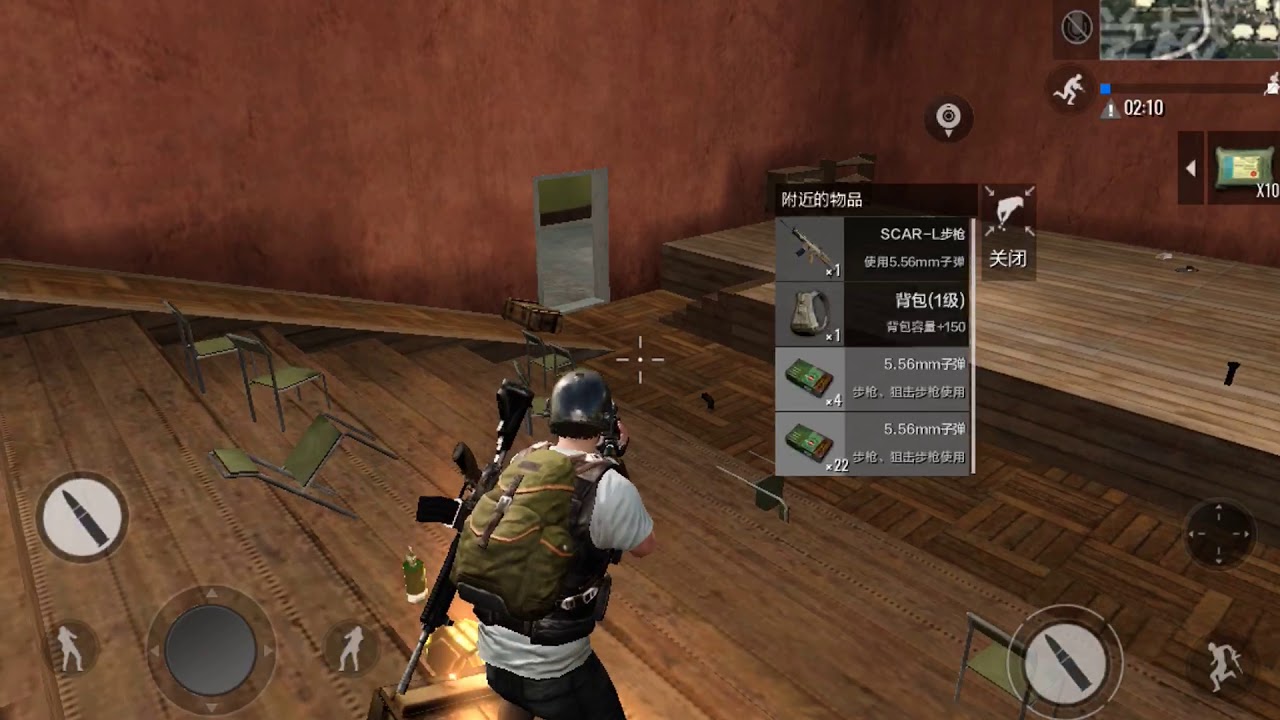Select the SCAR-L rifle icon in nearby items
The width and height of the screenshot is (1280, 720).
click(x=810, y=248)
